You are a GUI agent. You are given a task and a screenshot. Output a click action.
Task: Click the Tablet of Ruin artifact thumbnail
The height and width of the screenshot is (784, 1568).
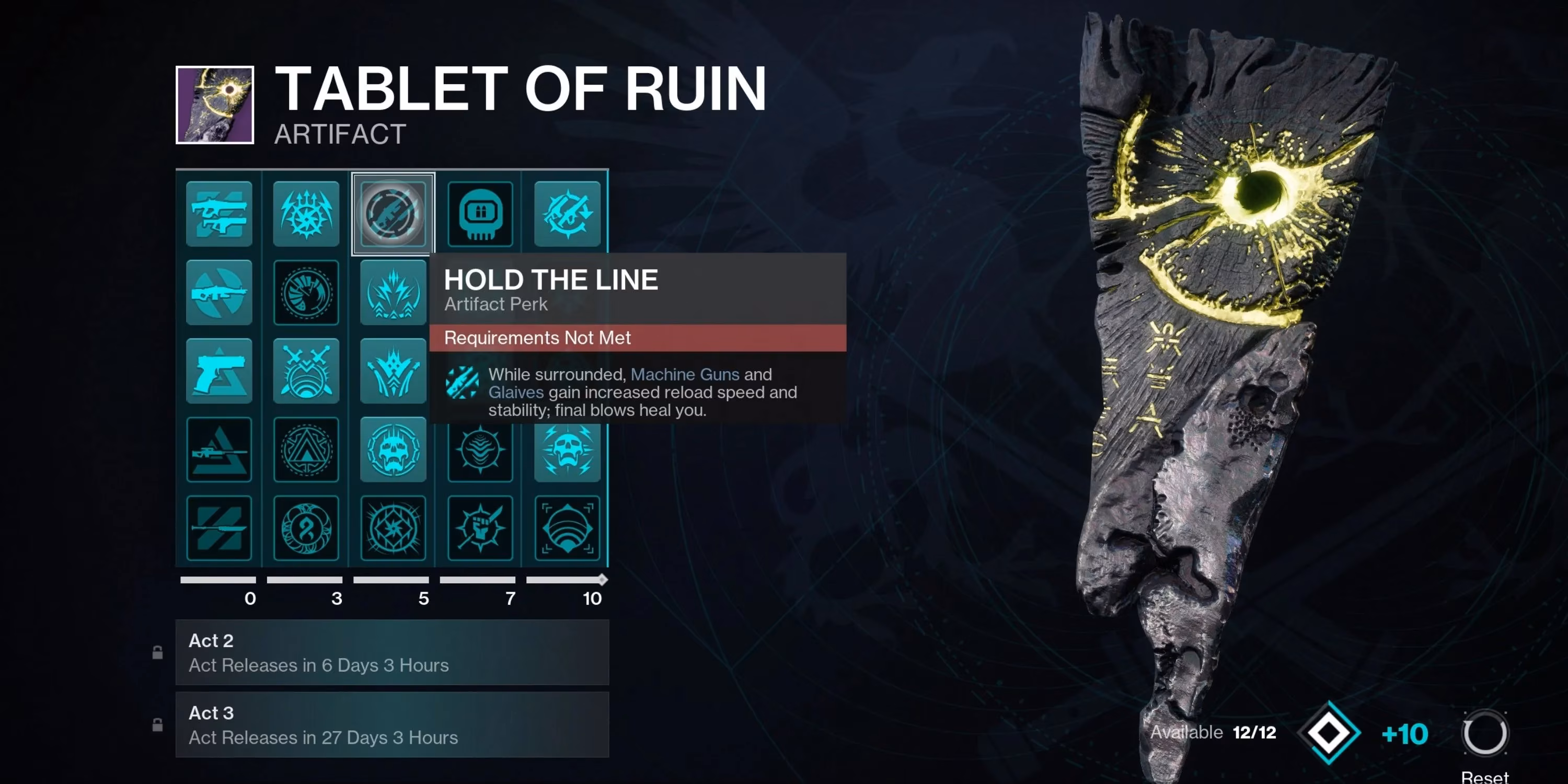[214, 105]
